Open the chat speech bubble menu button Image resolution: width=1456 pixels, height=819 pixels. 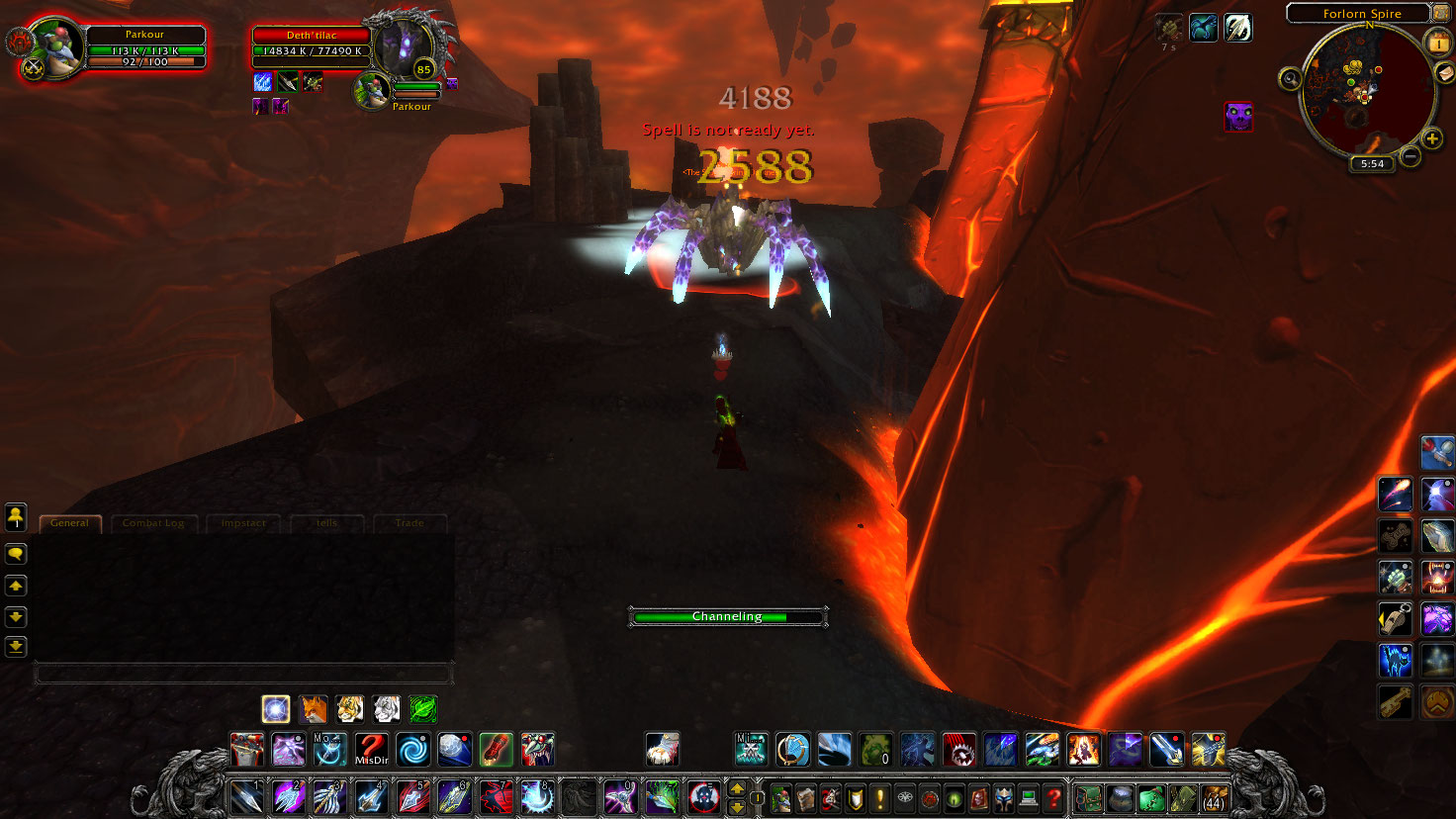tap(16, 554)
